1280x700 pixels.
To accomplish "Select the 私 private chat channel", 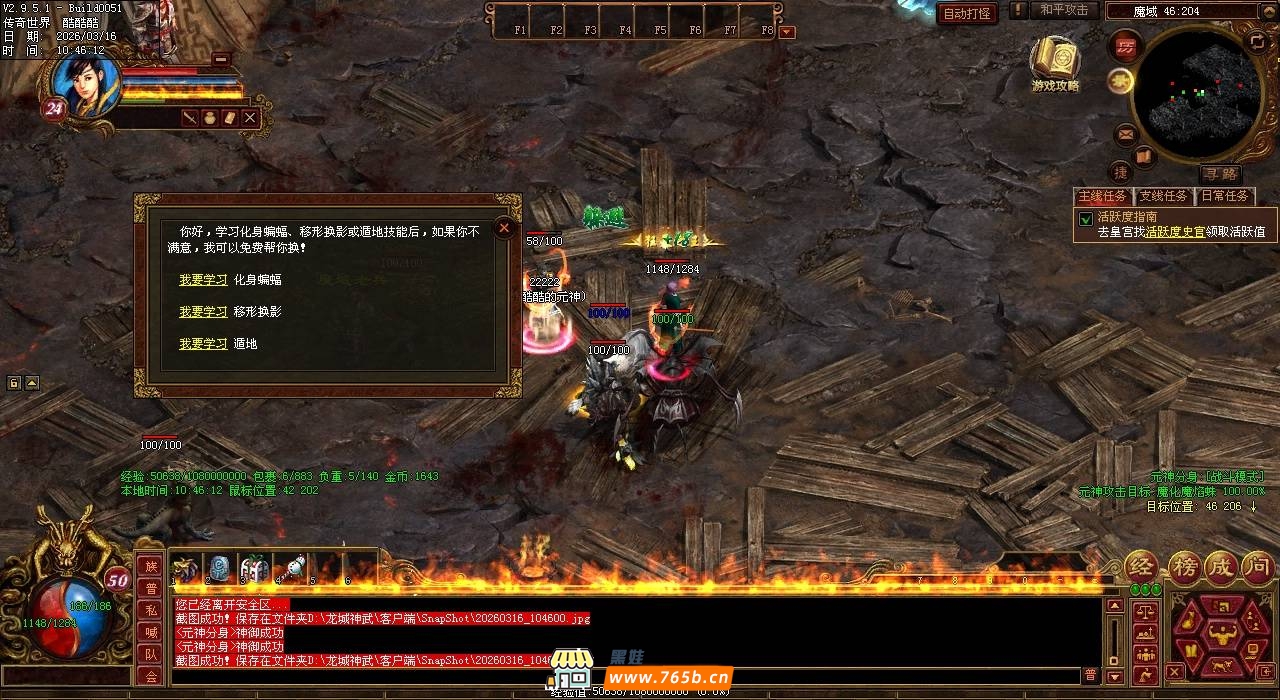I will tap(151, 610).
